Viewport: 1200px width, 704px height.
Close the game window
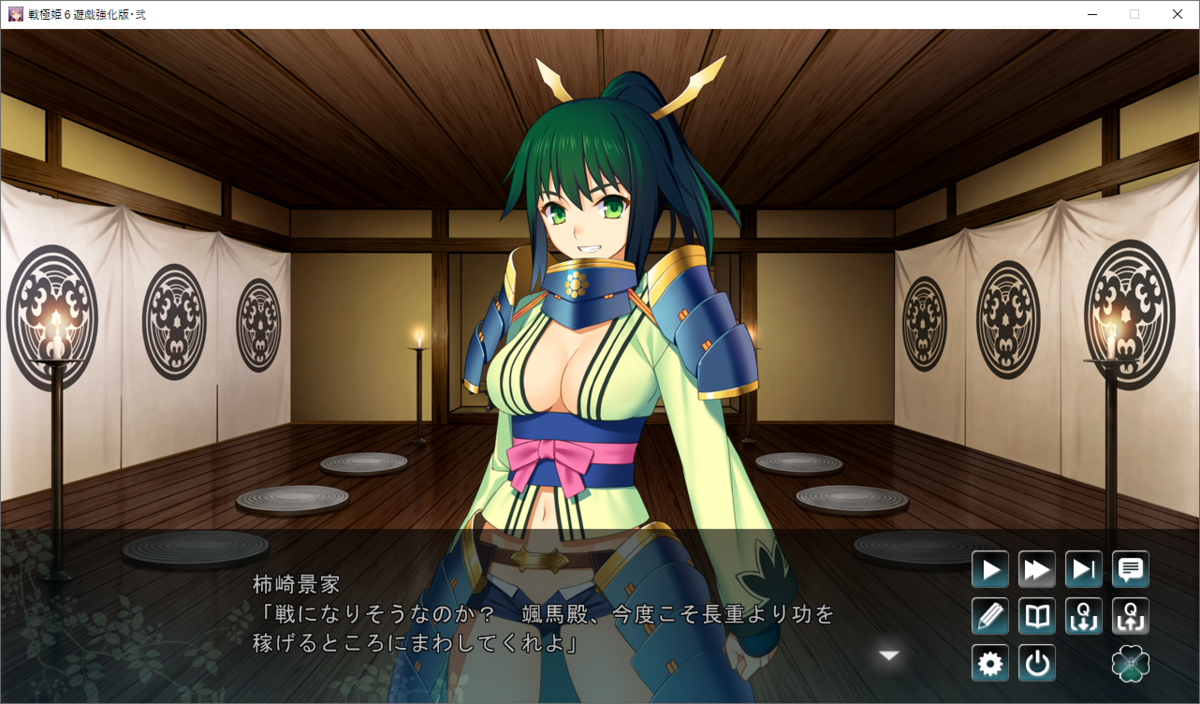(x=1177, y=14)
